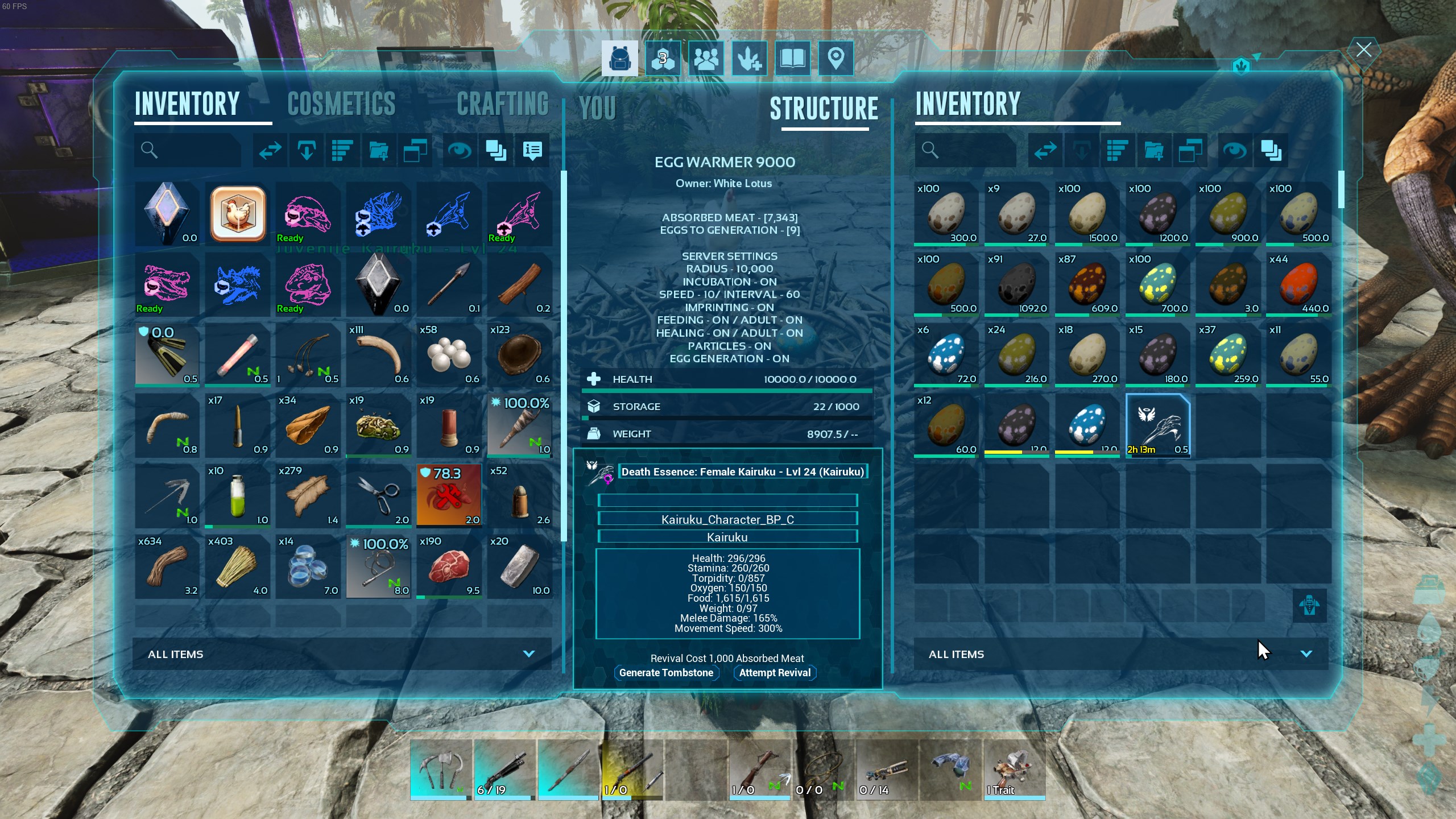1456x819 pixels.
Task: Click the player inventory search field
Action: coord(188,150)
